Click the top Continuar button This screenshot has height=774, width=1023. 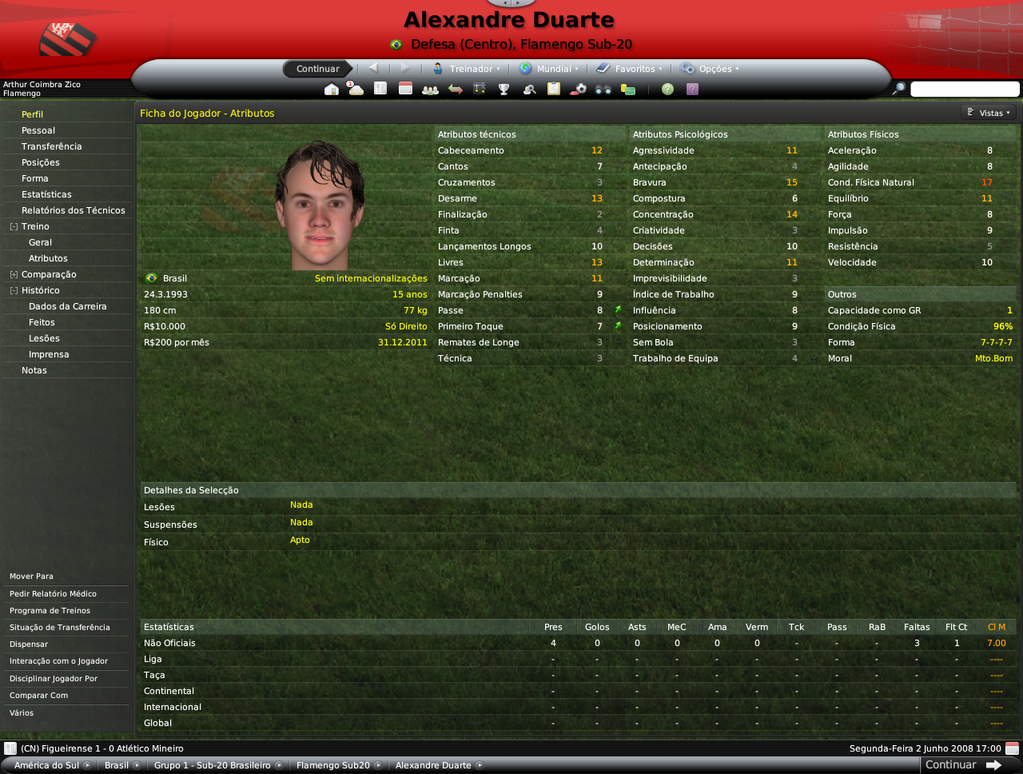[317, 69]
